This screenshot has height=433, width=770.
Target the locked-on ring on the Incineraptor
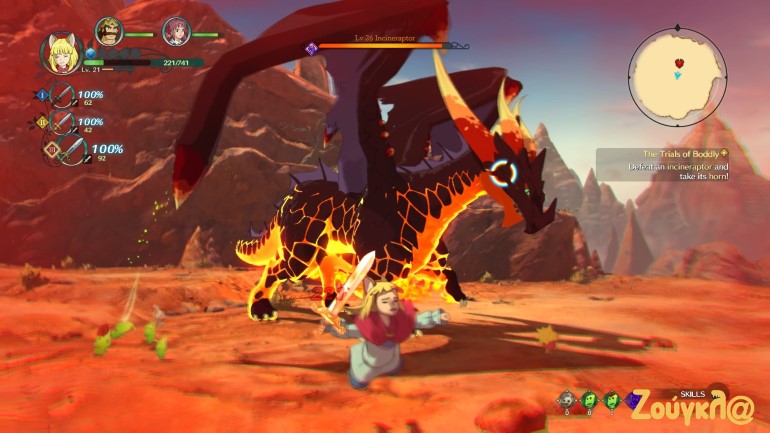point(505,175)
